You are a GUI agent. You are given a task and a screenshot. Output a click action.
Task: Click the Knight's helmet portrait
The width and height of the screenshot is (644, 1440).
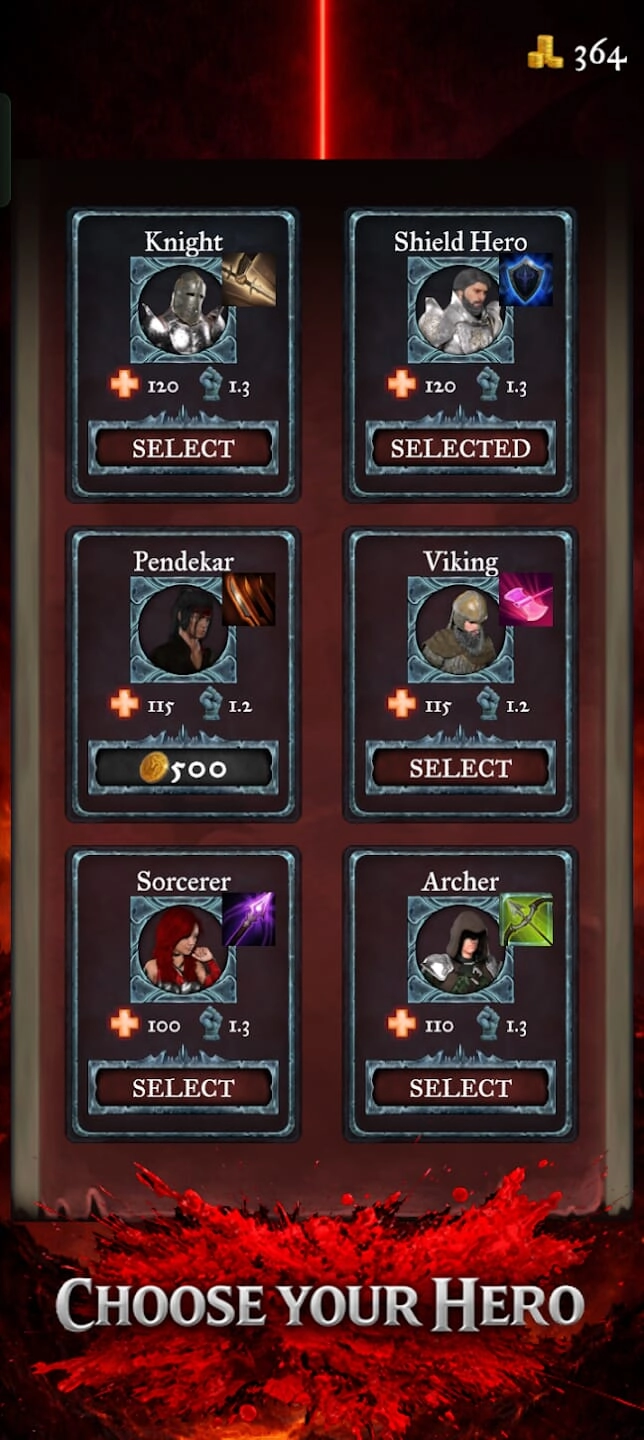(182, 309)
